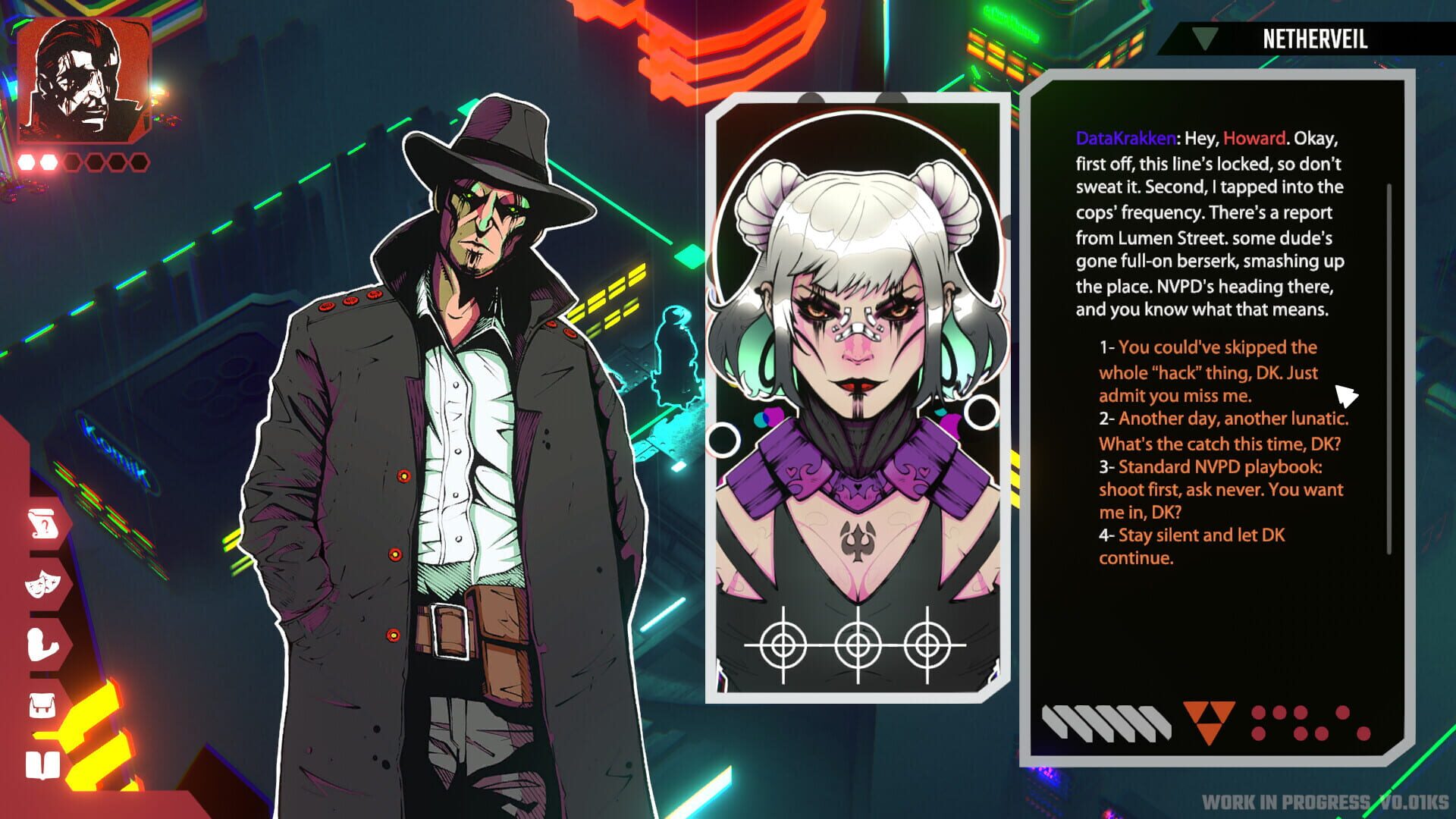This screenshot has width=1456, height=819.
Task: Click the DataKrakken speaker name
Action: (1125, 139)
